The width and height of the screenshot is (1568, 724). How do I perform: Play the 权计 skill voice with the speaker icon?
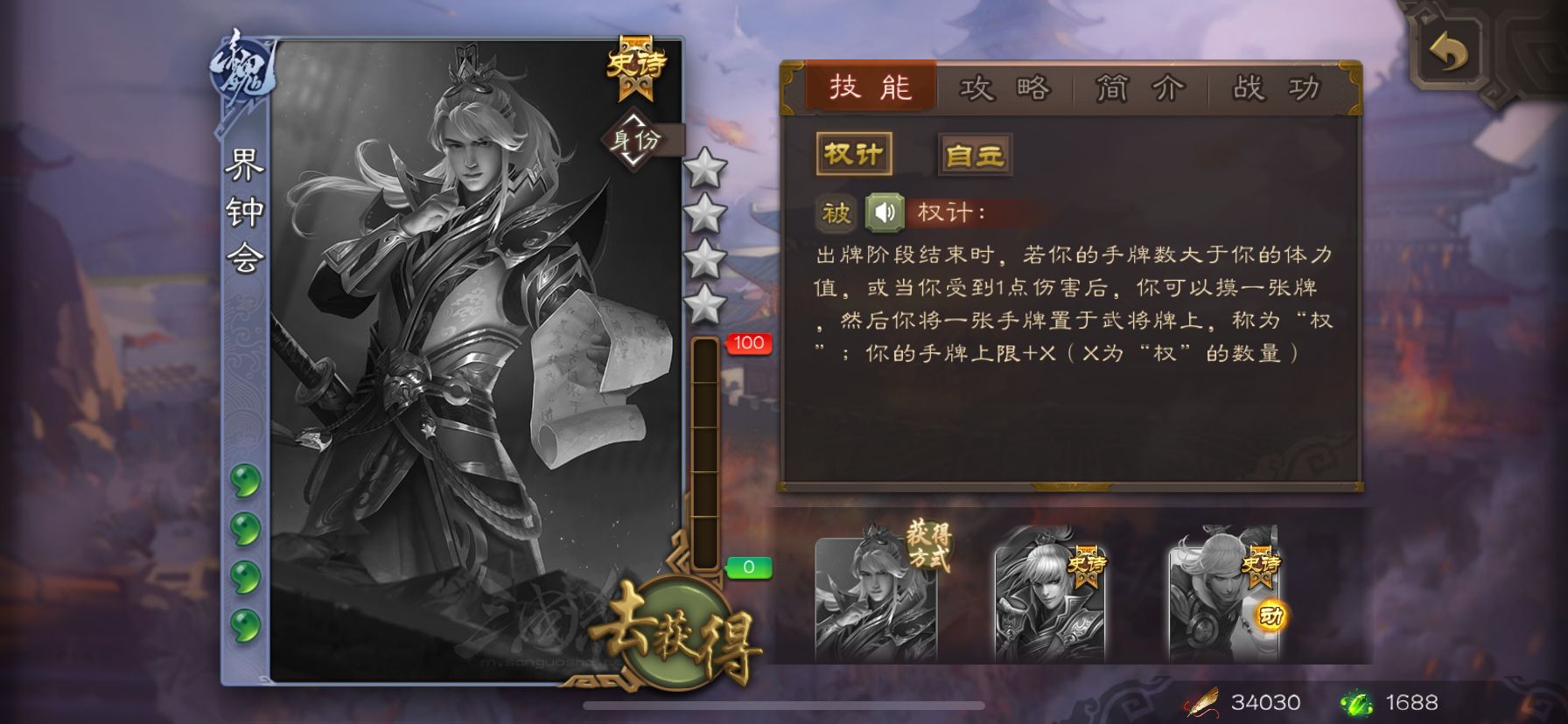pos(887,210)
